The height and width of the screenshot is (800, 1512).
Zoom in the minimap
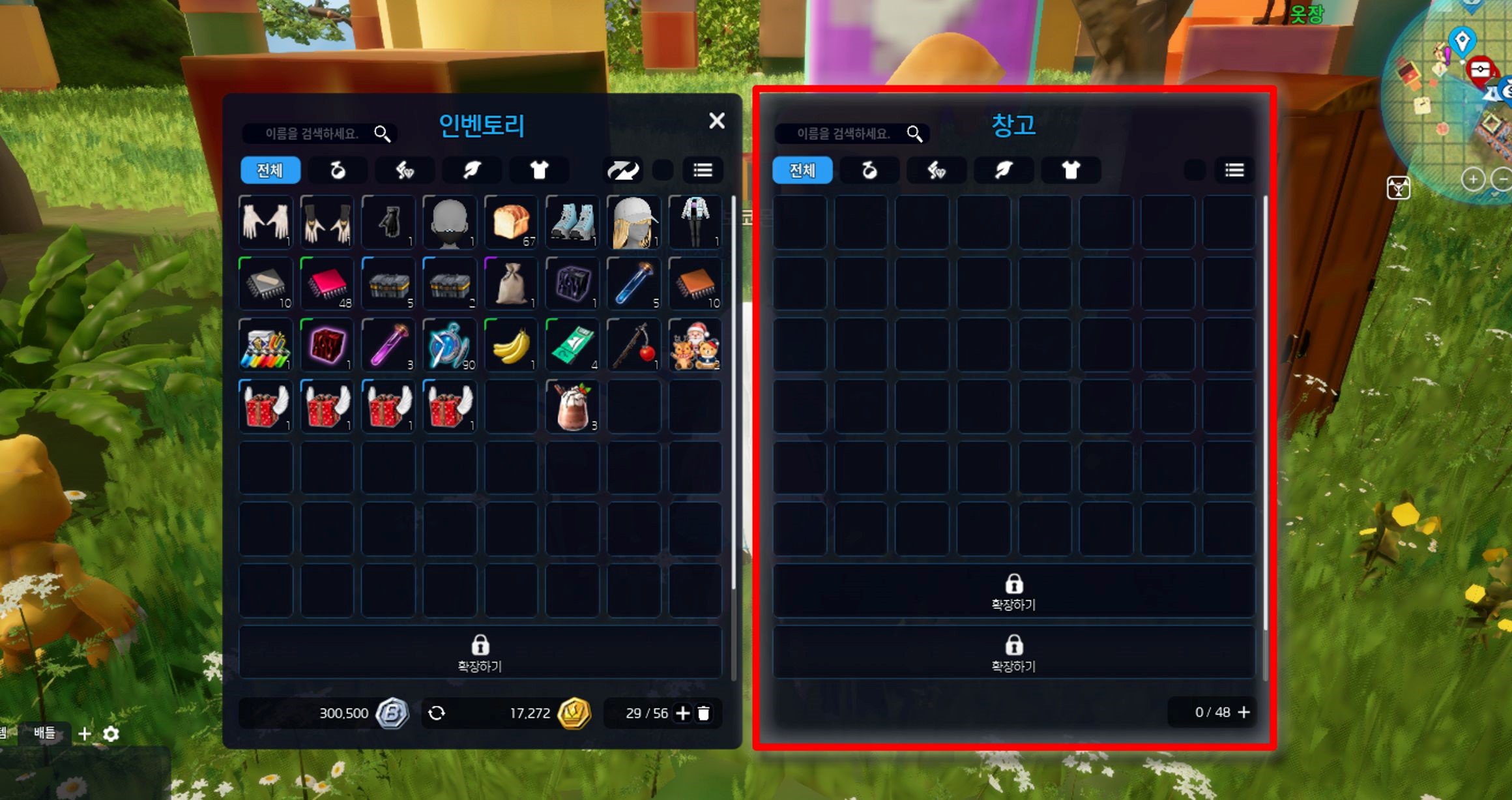[x=1473, y=179]
